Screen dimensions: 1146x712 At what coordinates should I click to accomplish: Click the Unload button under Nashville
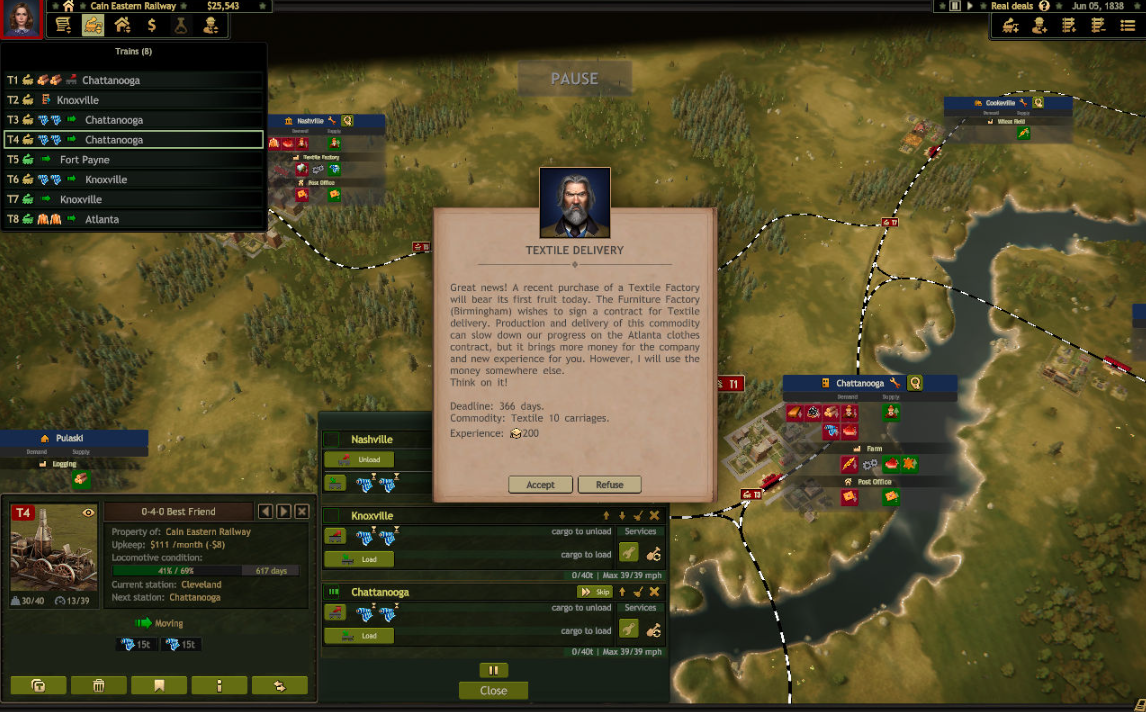[359, 460]
